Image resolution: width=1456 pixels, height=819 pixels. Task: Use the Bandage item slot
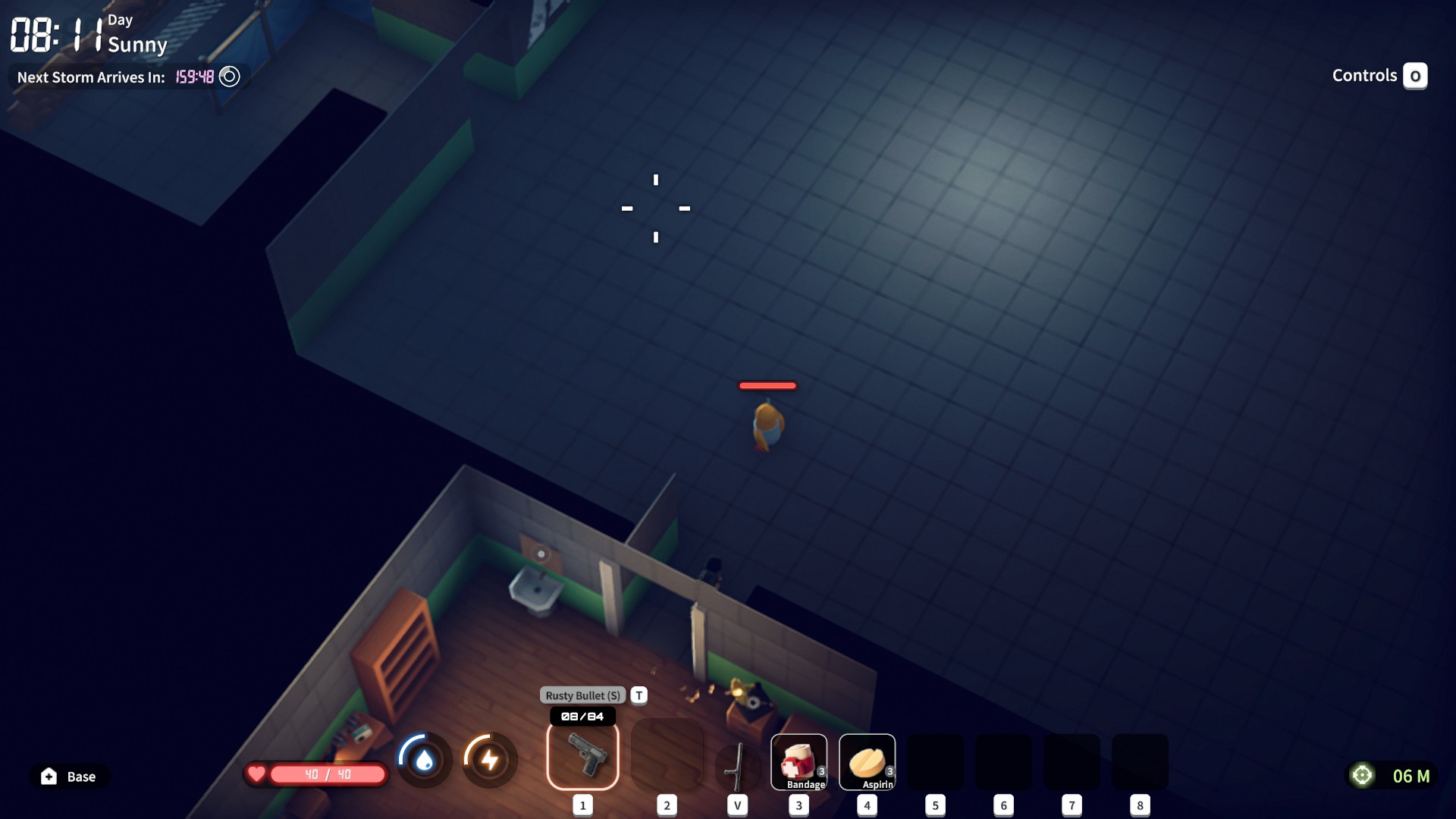(799, 762)
